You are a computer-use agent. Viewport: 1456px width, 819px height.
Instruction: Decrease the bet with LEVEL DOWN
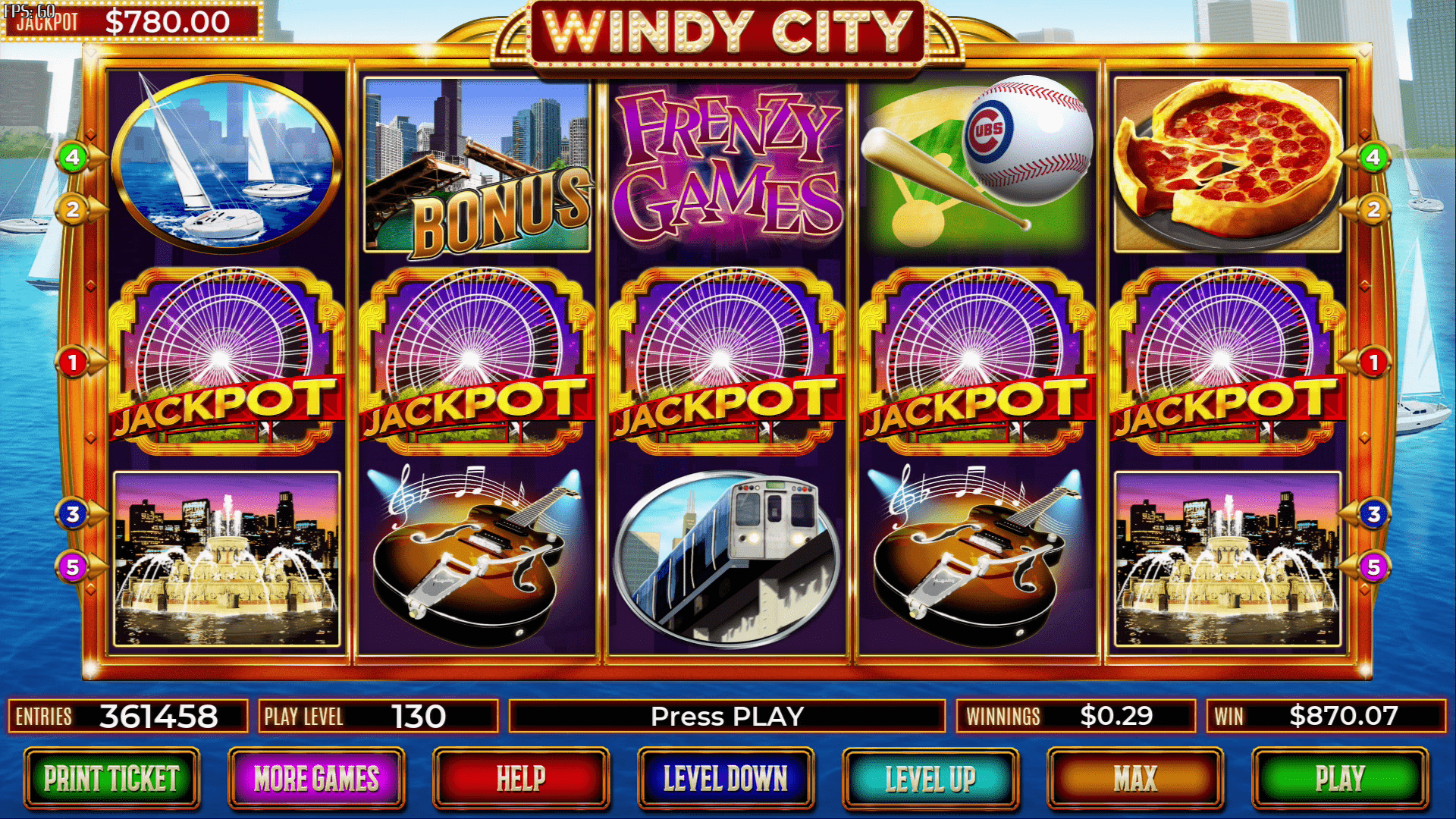[x=727, y=778]
